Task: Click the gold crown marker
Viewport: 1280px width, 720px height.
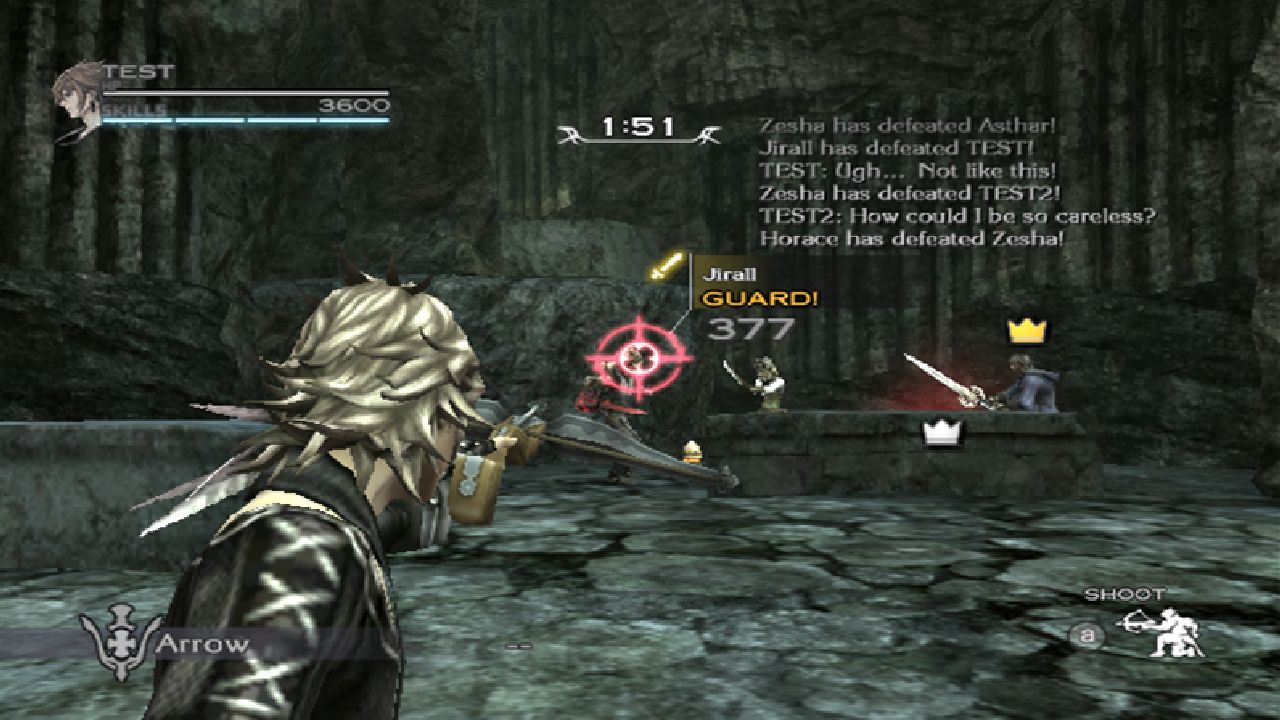Action: click(1025, 330)
